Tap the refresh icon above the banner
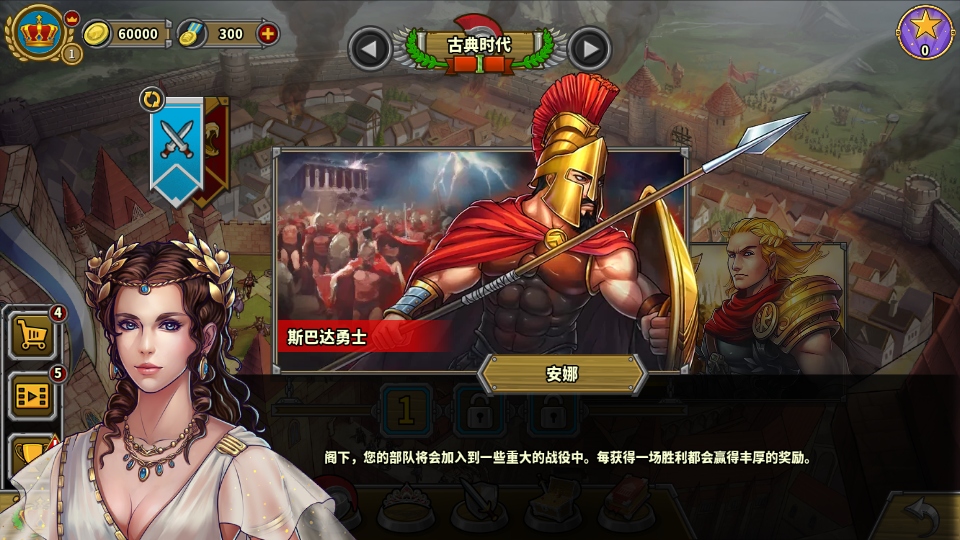Image resolution: width=960 pixels, height=540 pixels. point(152,99)
